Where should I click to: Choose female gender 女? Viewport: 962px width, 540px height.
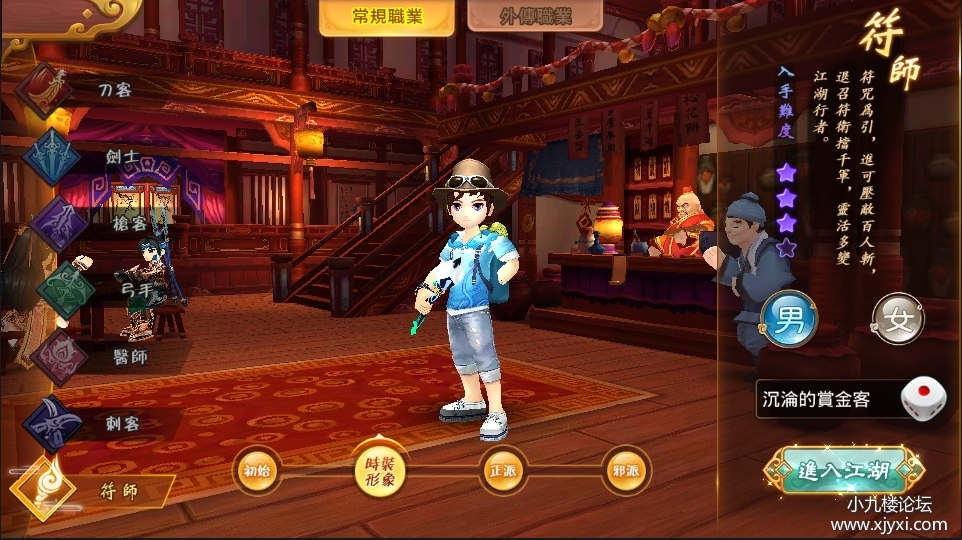pyautogui.click(x=898, y=322)
